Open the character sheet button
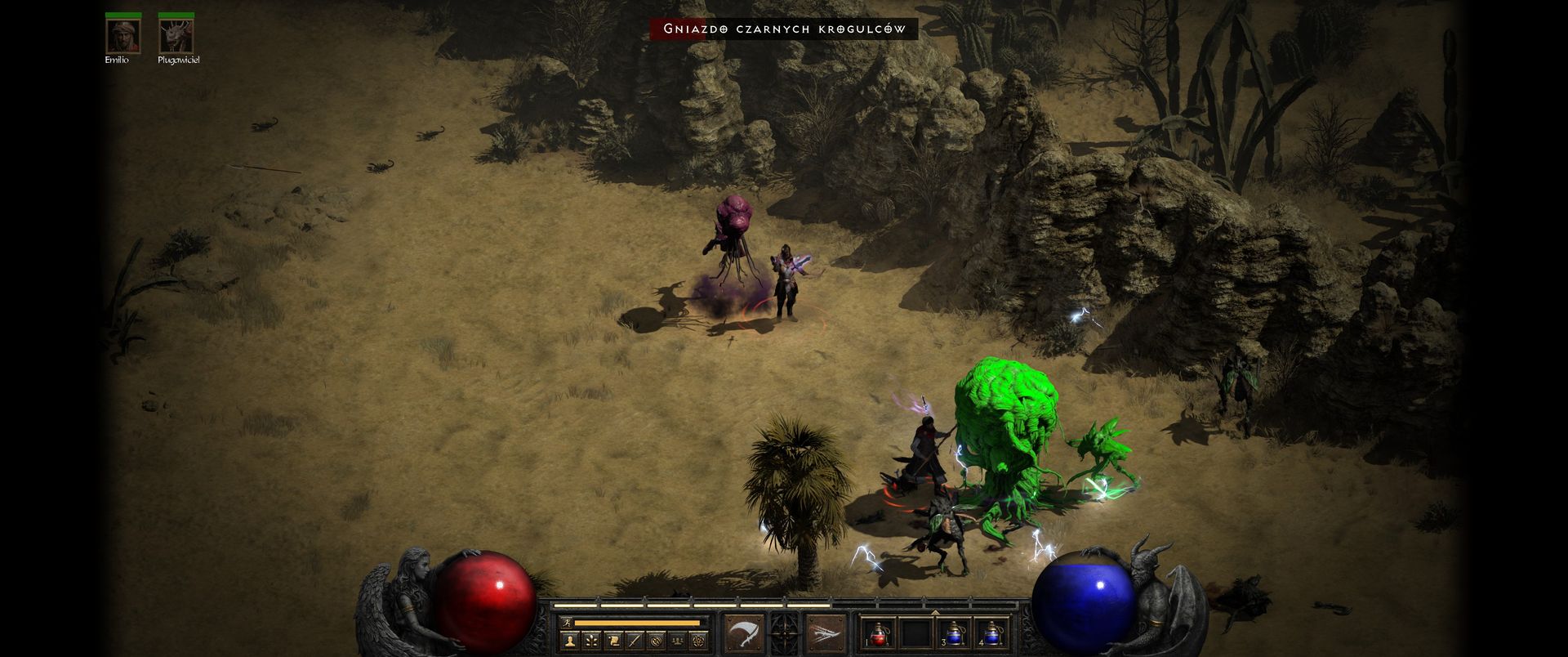 click(569, 641)
